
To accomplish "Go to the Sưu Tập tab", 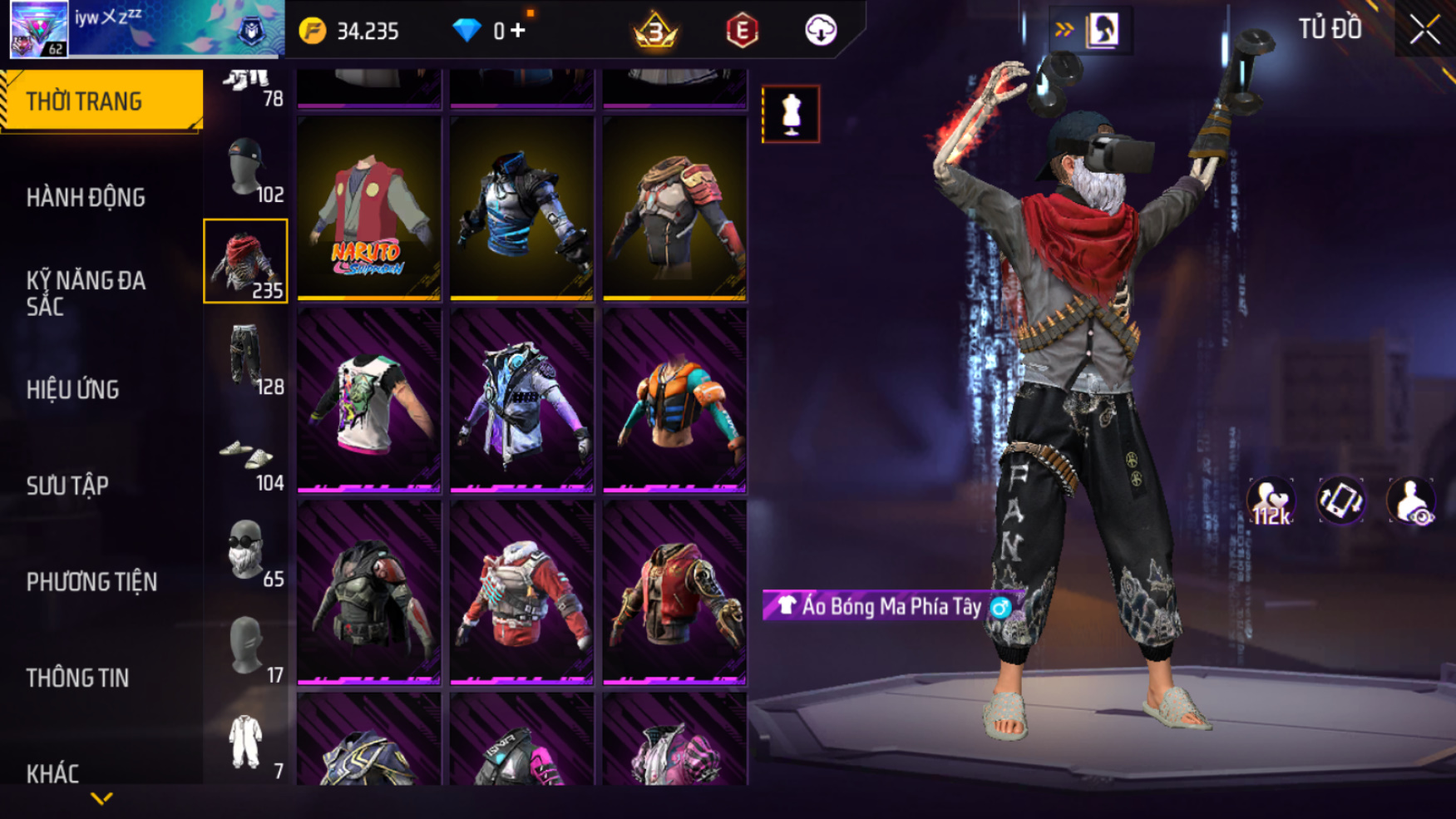I will point(67,486).
